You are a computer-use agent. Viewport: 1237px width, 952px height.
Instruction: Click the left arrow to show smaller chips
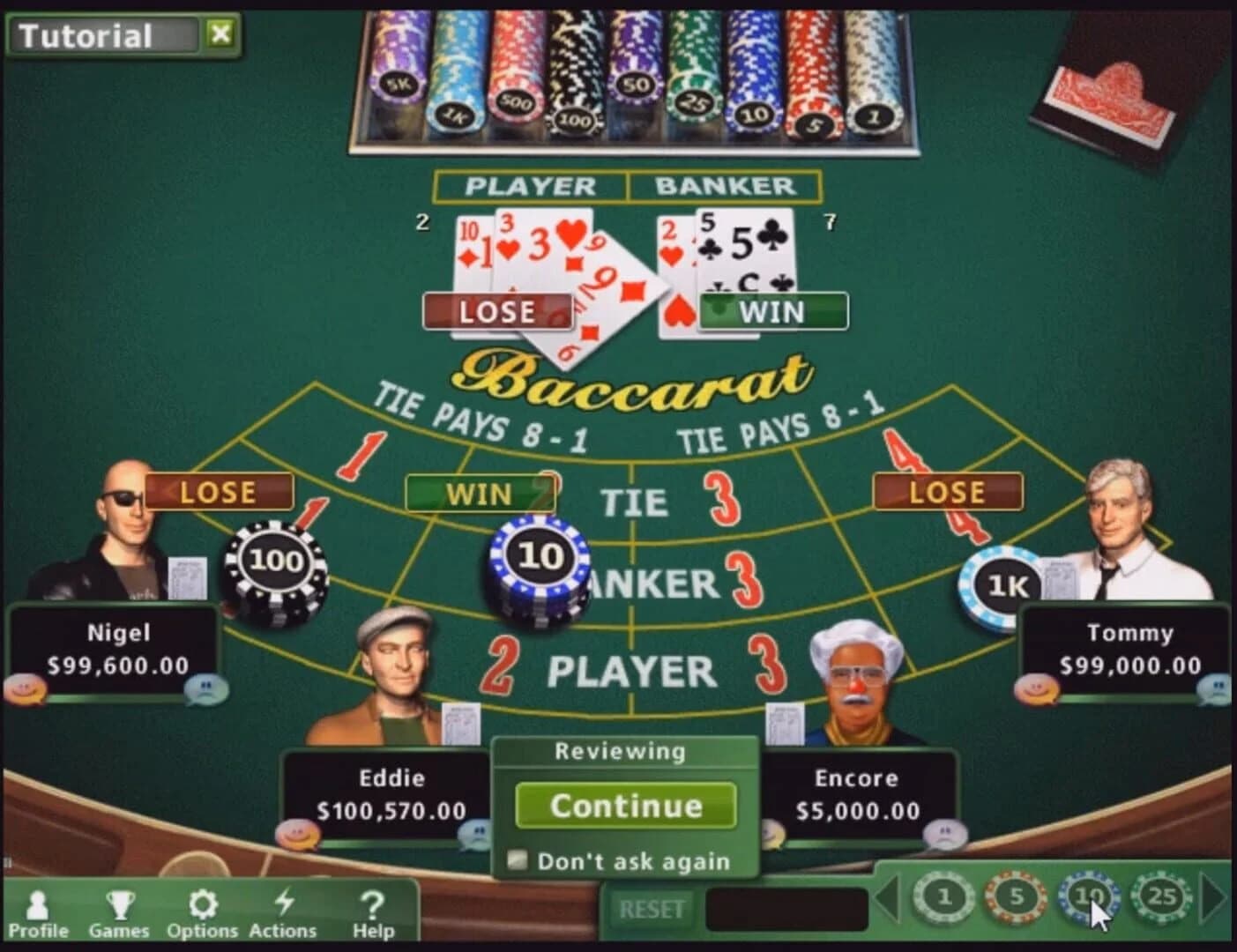[888, 898]
